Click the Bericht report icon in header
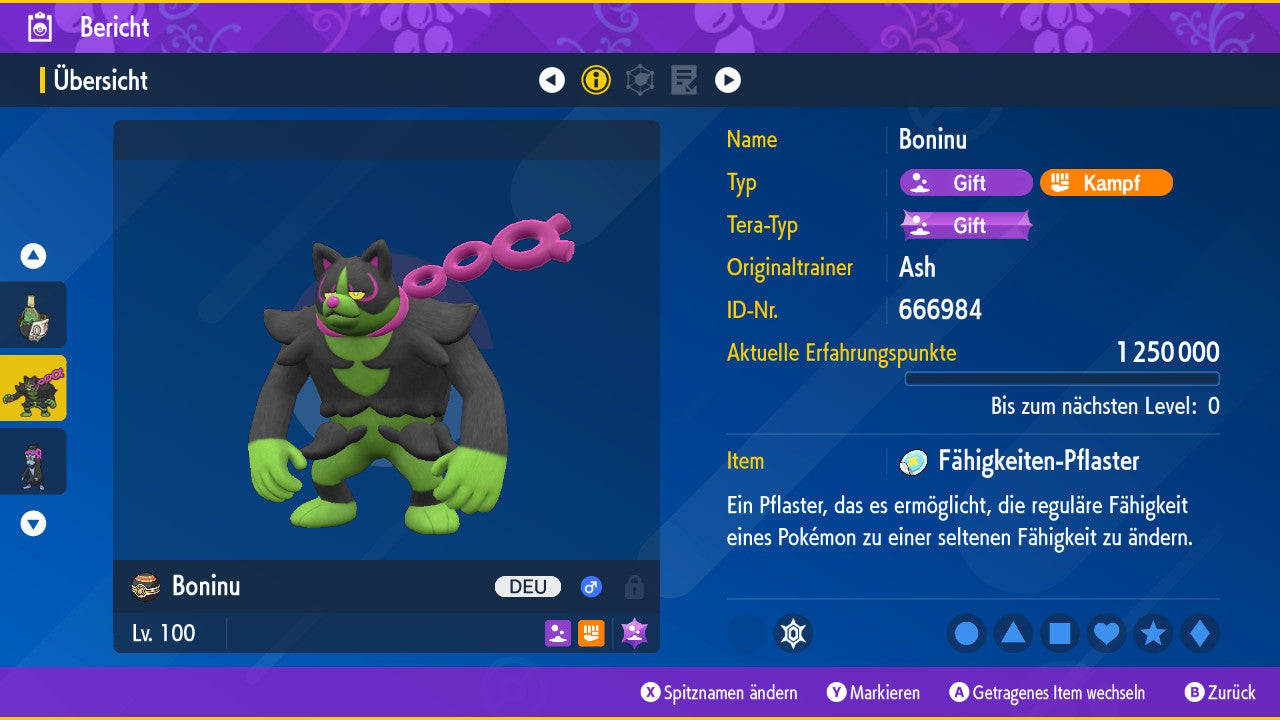 point(40,27)
